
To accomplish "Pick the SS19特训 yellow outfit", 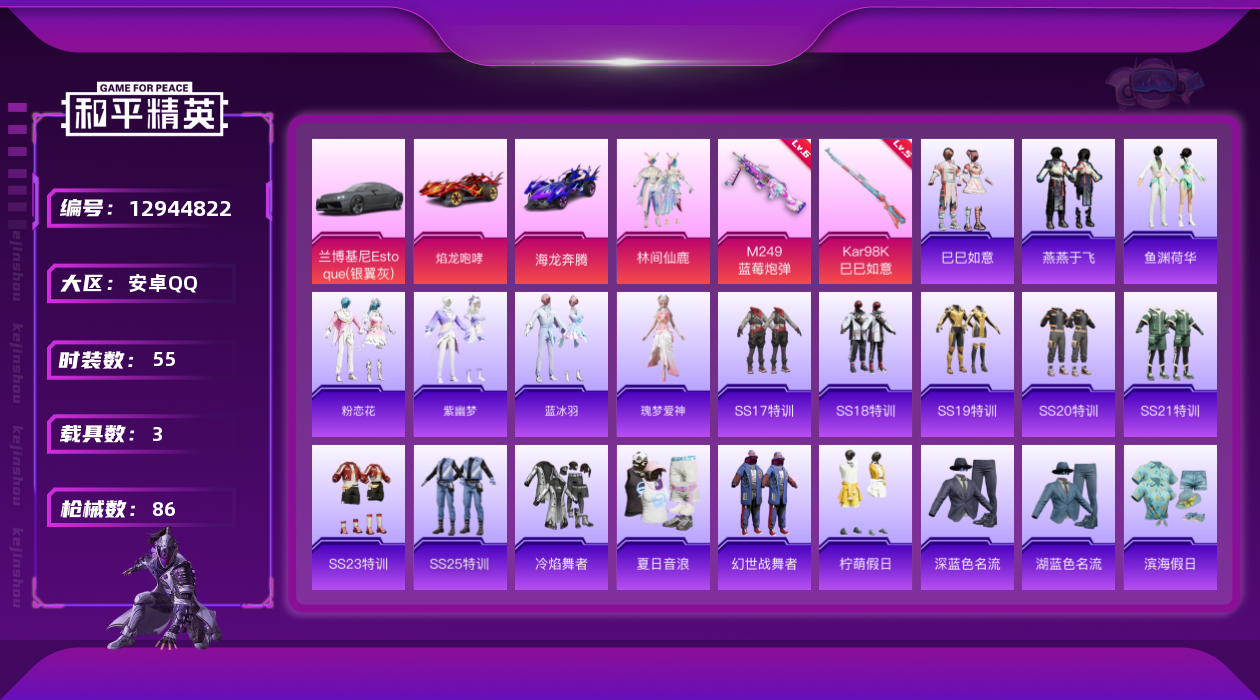I will (x=967, y=364).
